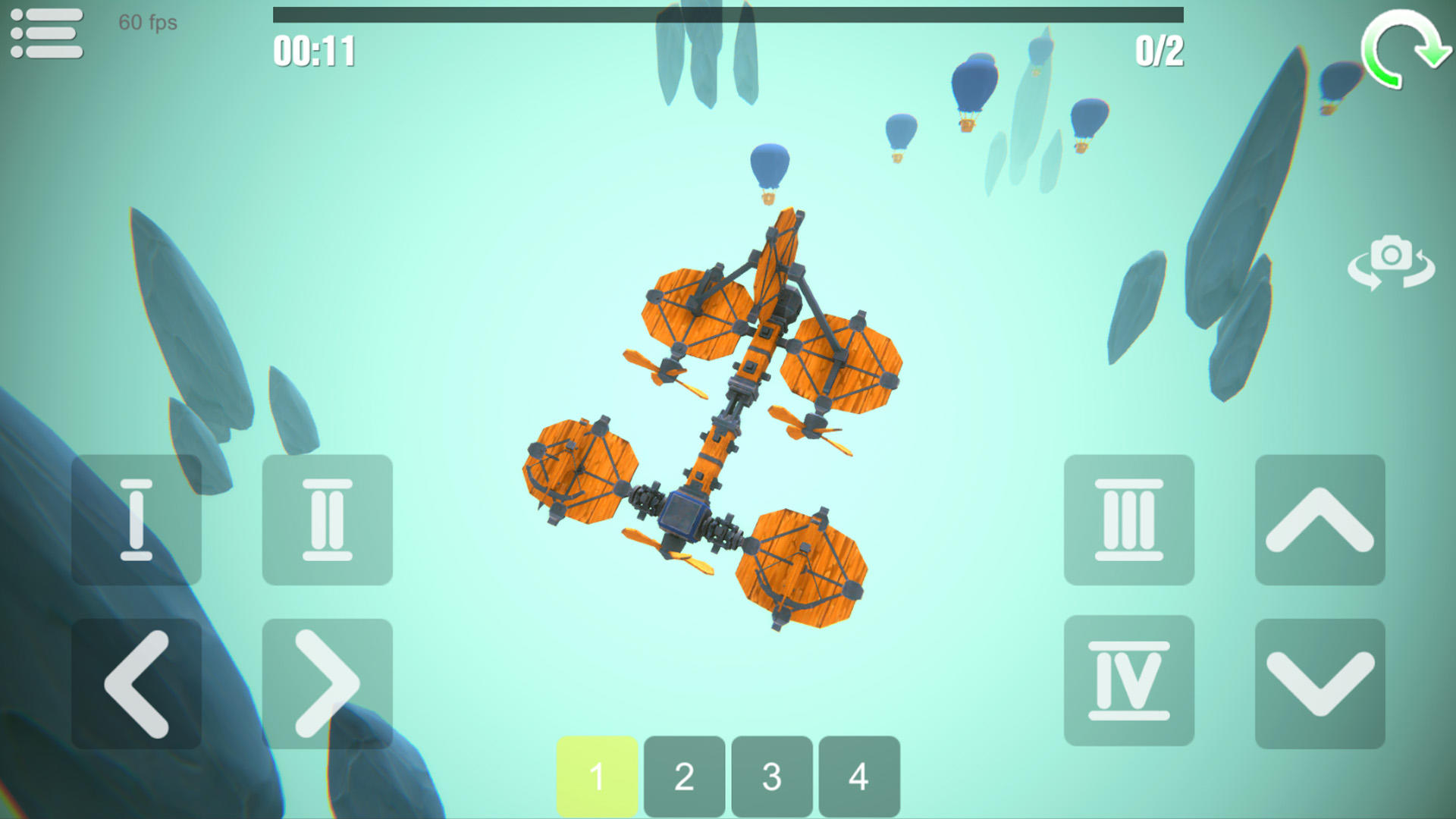Switch to control group 2

685,776
